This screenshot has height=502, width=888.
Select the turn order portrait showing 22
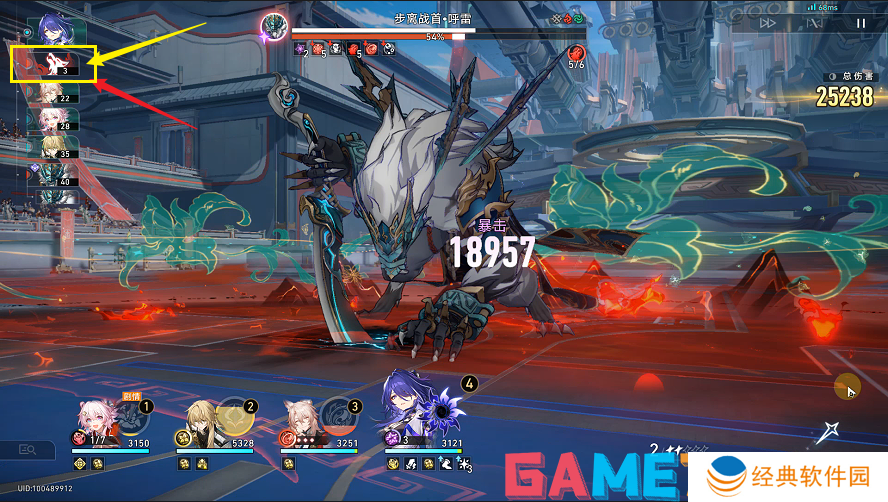pyautogui.click(x=52, y=95)
